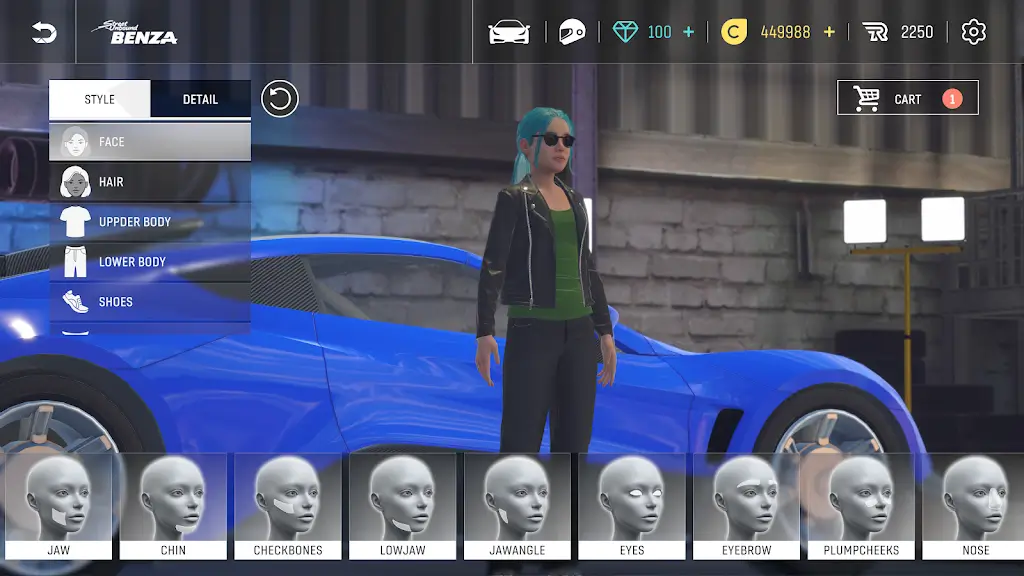1024x576 pixels.
Task: Pick the Chin face option
Action: pyautogui.click(x=173, y=505)
